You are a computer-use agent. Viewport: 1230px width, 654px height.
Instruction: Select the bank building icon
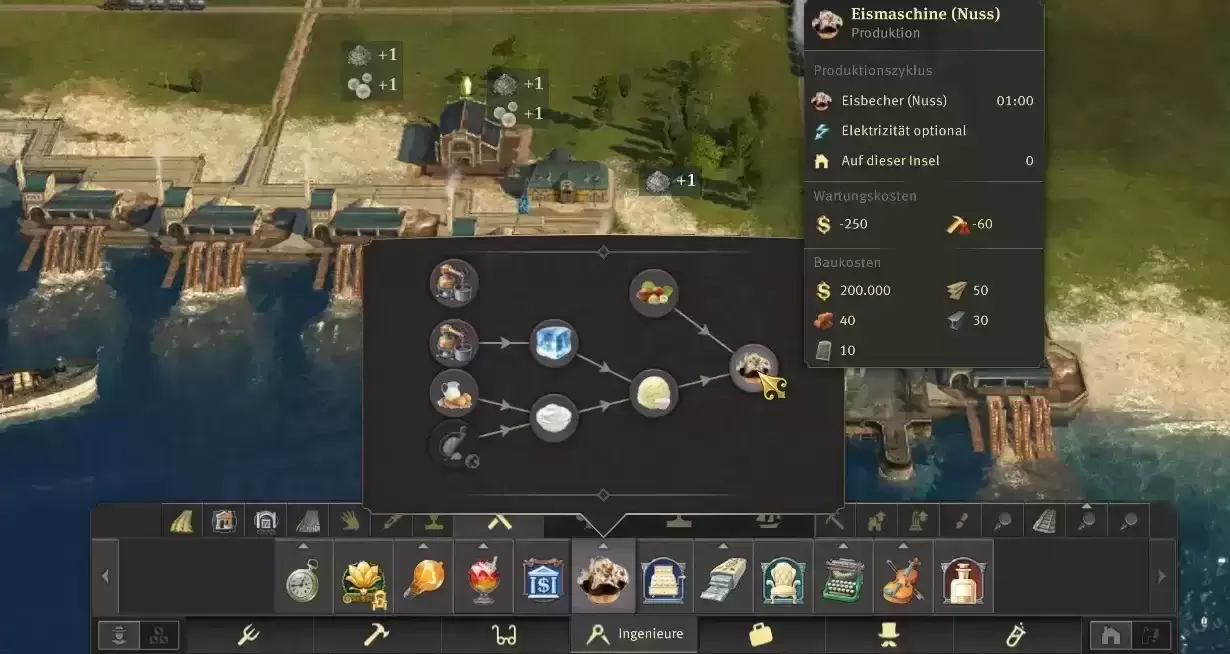[543, 579]
